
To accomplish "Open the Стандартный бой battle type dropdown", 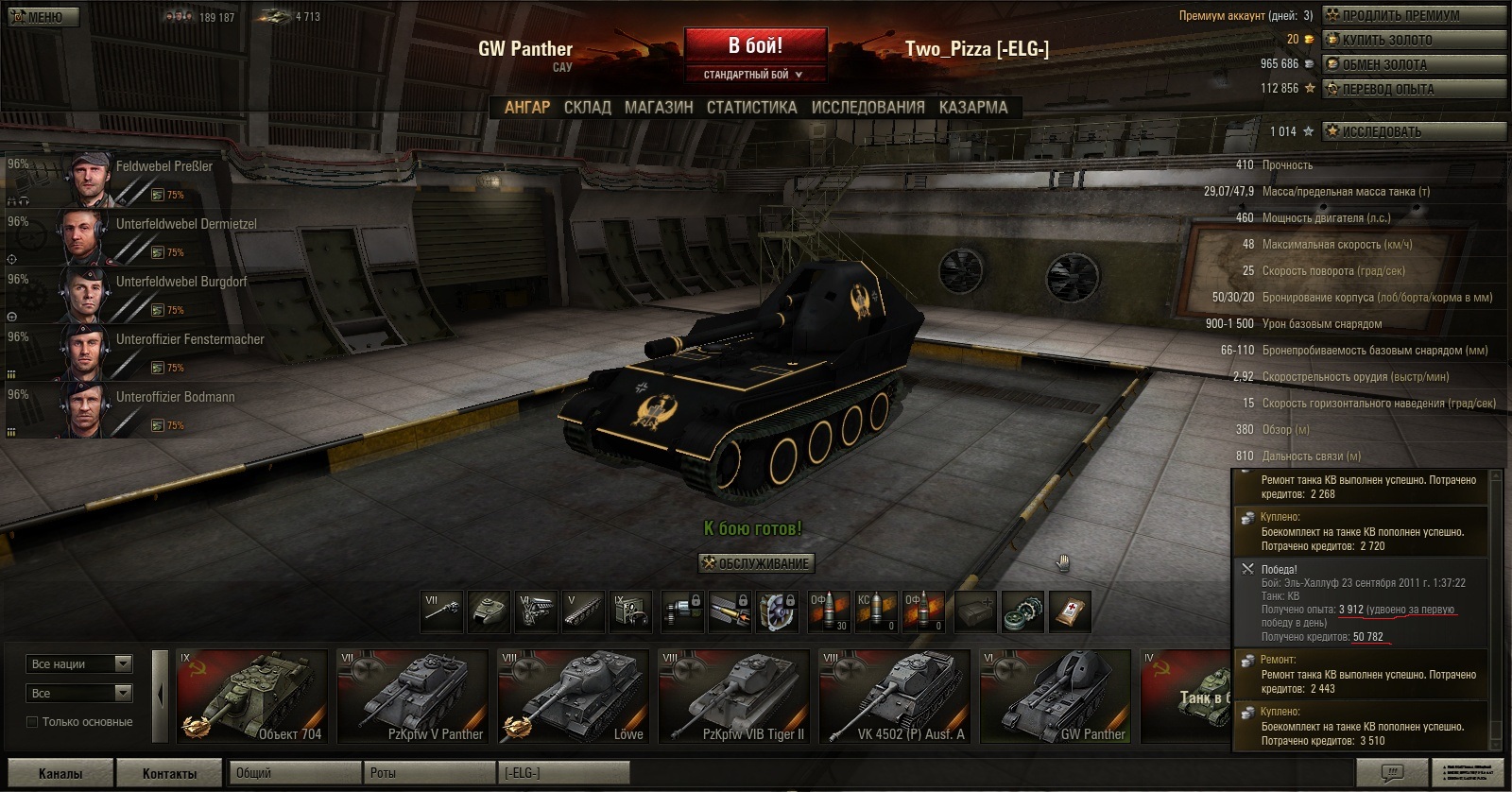I will pos(753,75).
